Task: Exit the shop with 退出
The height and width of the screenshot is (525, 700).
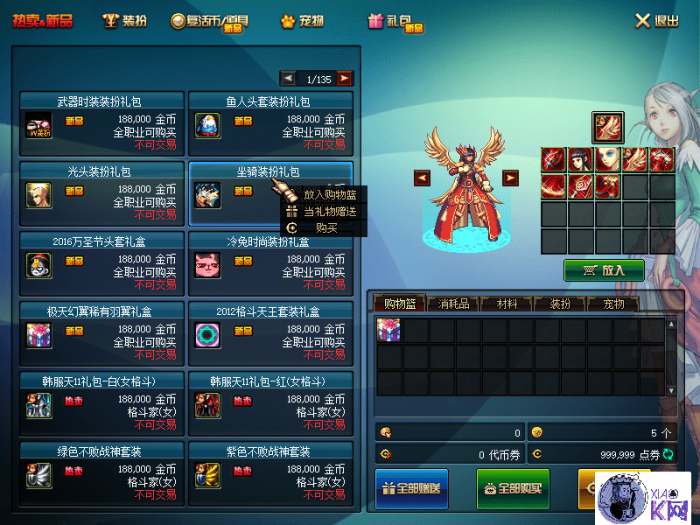Action: (x=657, y=21)
